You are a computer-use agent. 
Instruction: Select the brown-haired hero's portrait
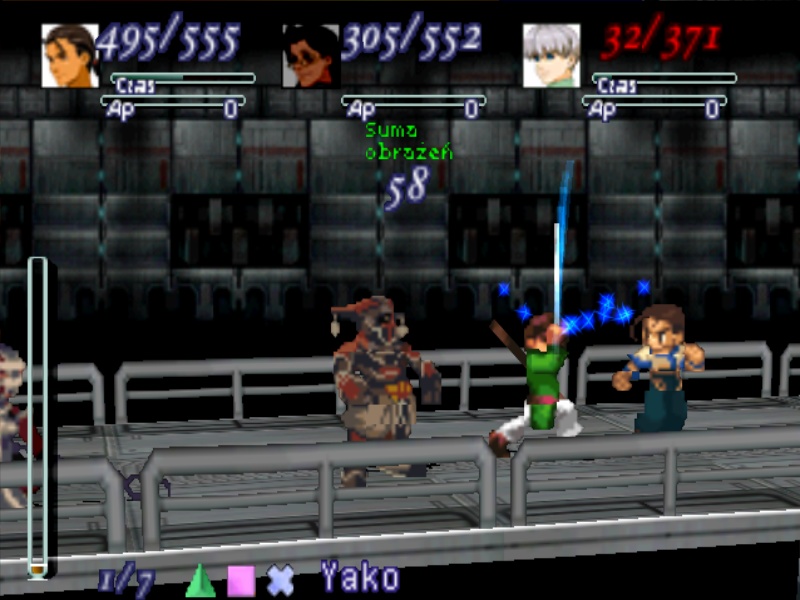(x=70, y=56)
